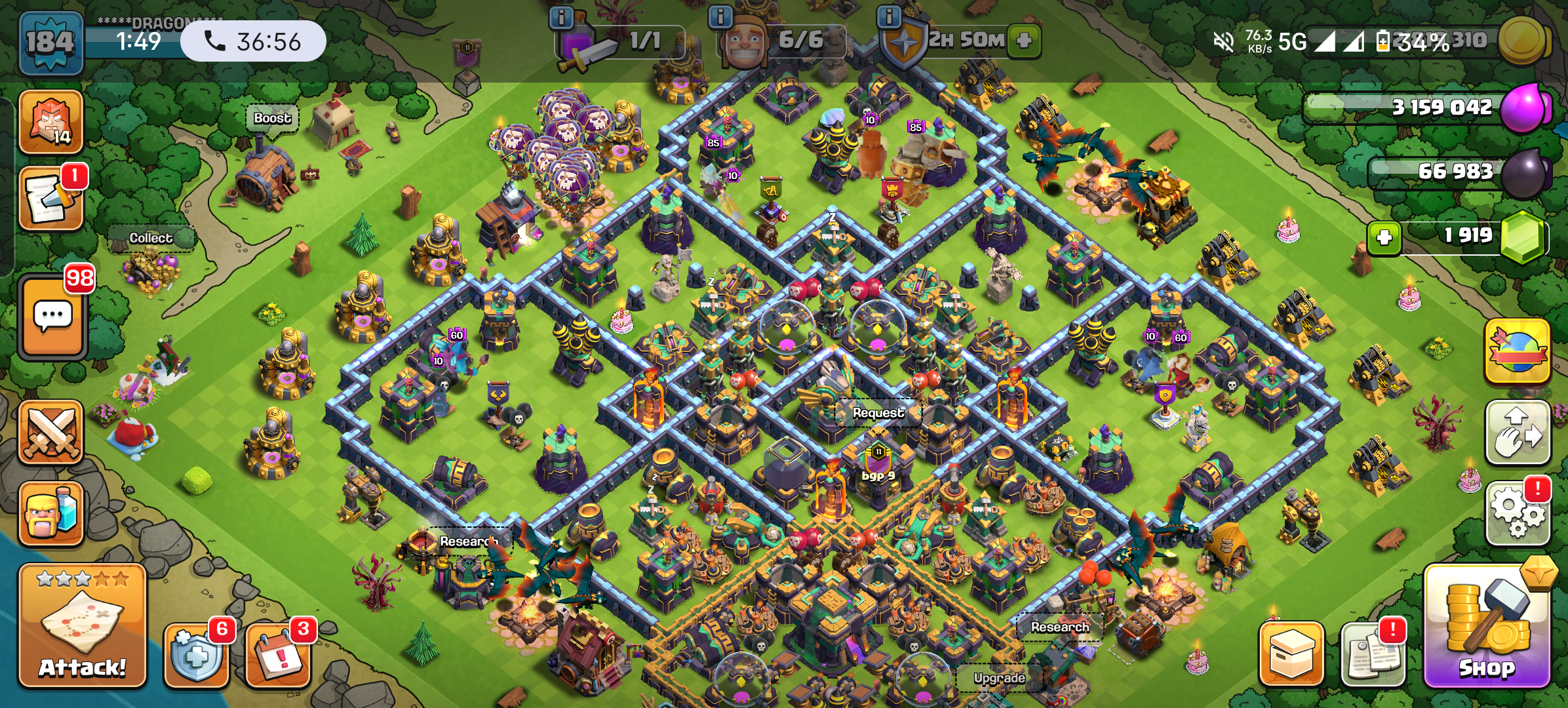
Task: Open the news documents button
Action: [x=1373, y=654]
